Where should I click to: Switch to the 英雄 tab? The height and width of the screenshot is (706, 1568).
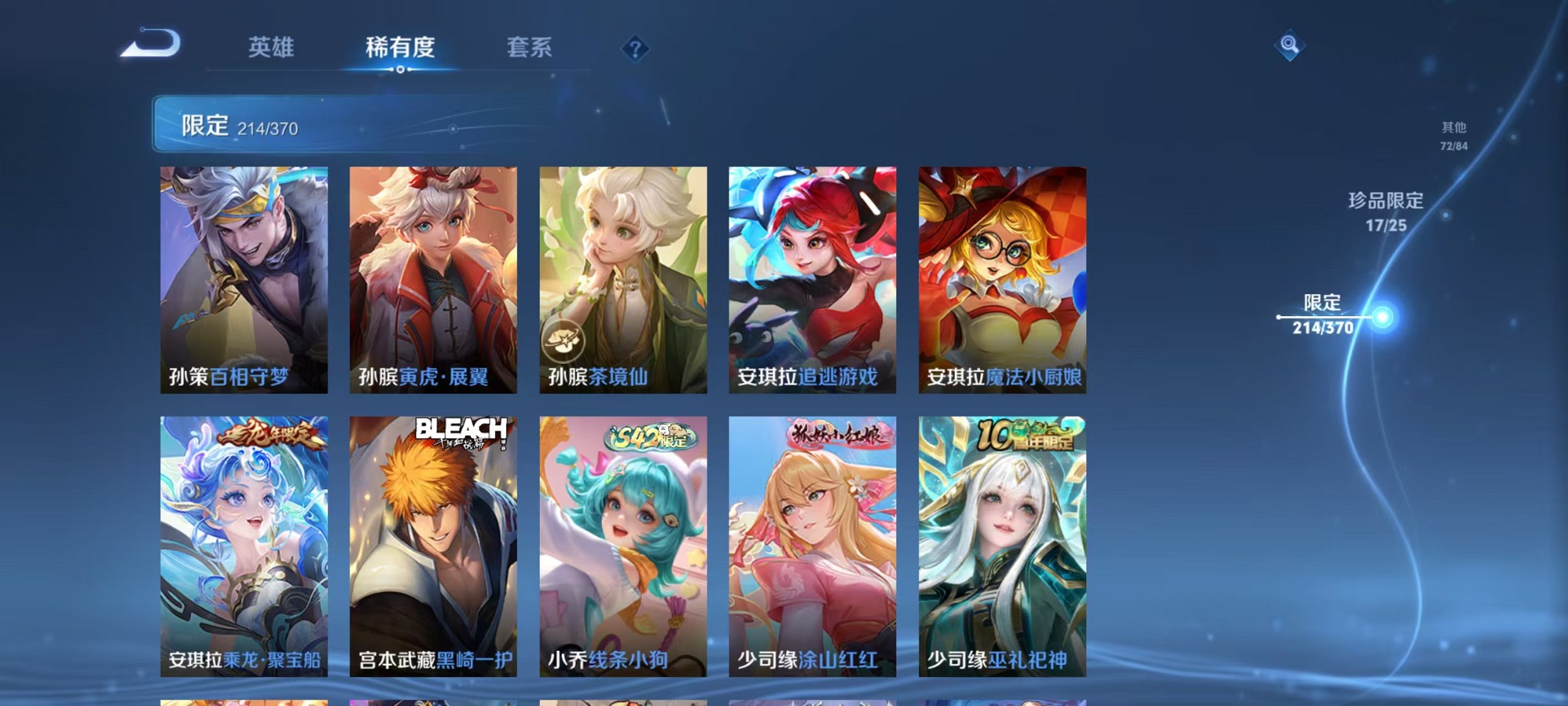[272, 47]
